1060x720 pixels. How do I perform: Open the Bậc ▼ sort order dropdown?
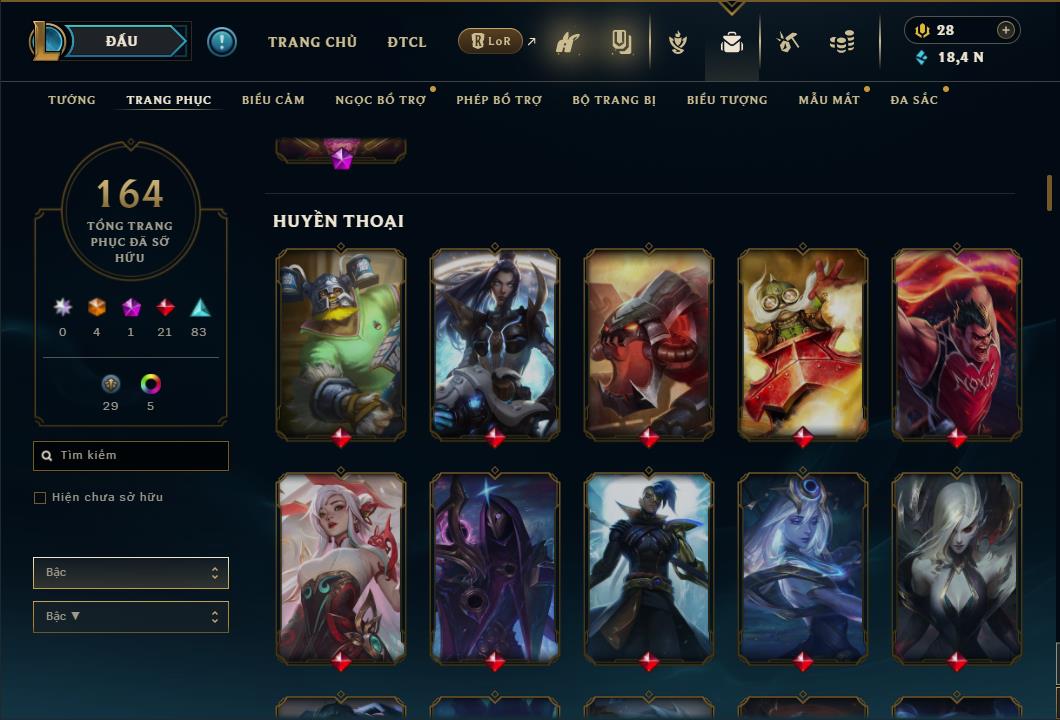click(x=131, y=617)
